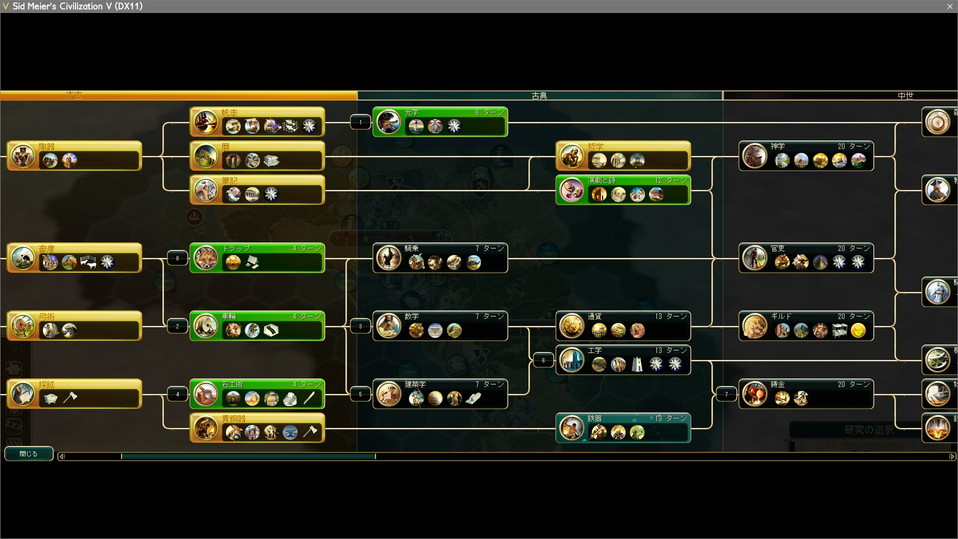This screenshot has height=539, width=958.
Task: Choose the 官吏 (Civil Service) technology
Action: pyautogui.click(x=807, y=257)
